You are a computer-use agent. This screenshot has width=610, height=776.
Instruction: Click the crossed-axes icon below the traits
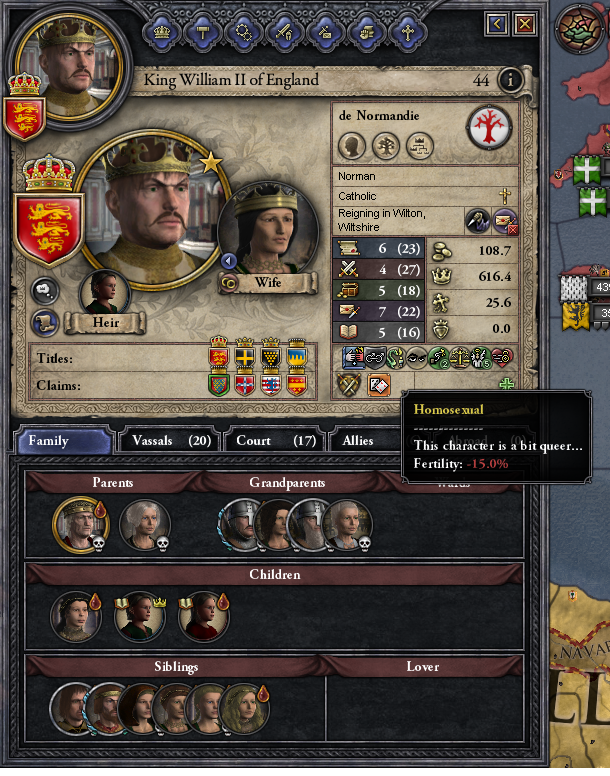tap(352, 384)
